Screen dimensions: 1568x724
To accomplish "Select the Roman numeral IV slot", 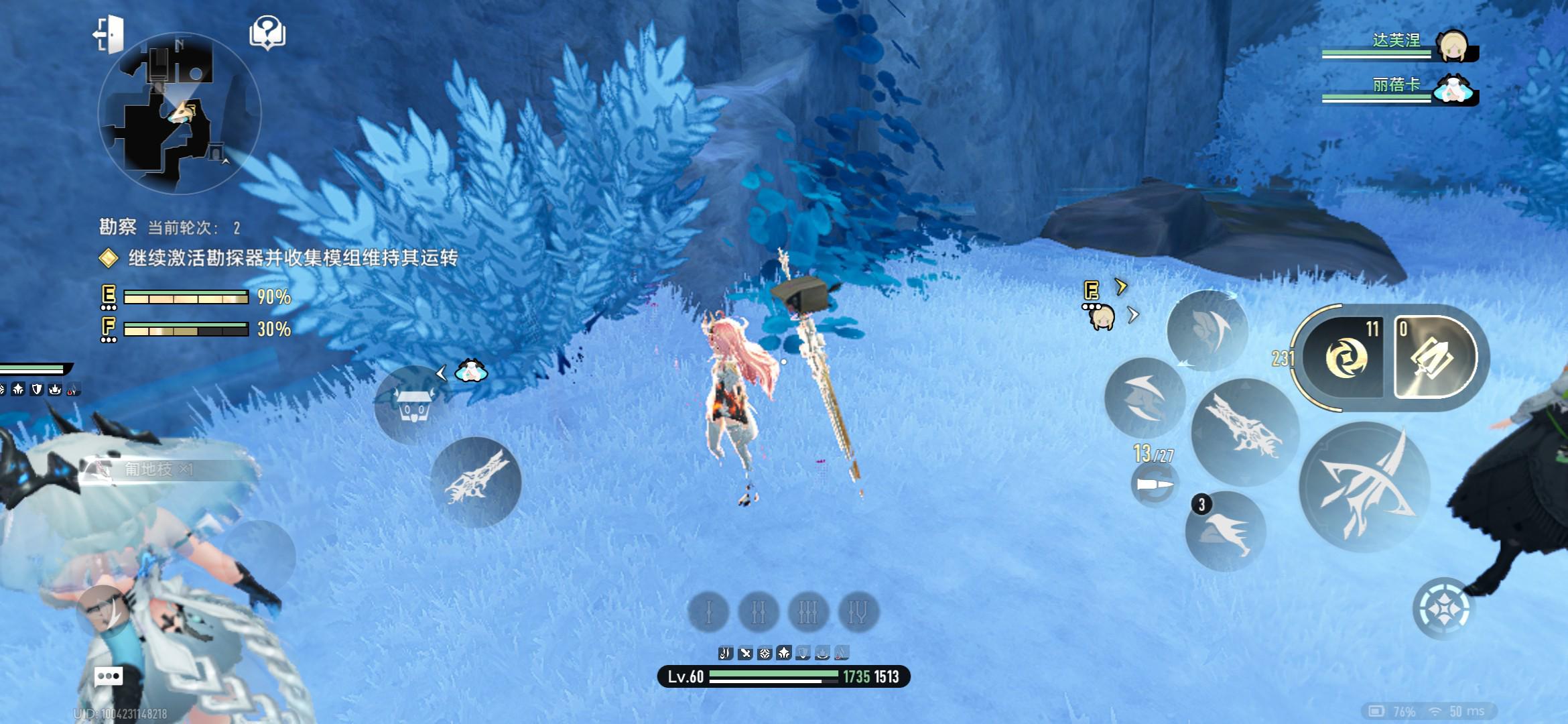I will click(x=858, y=612).
